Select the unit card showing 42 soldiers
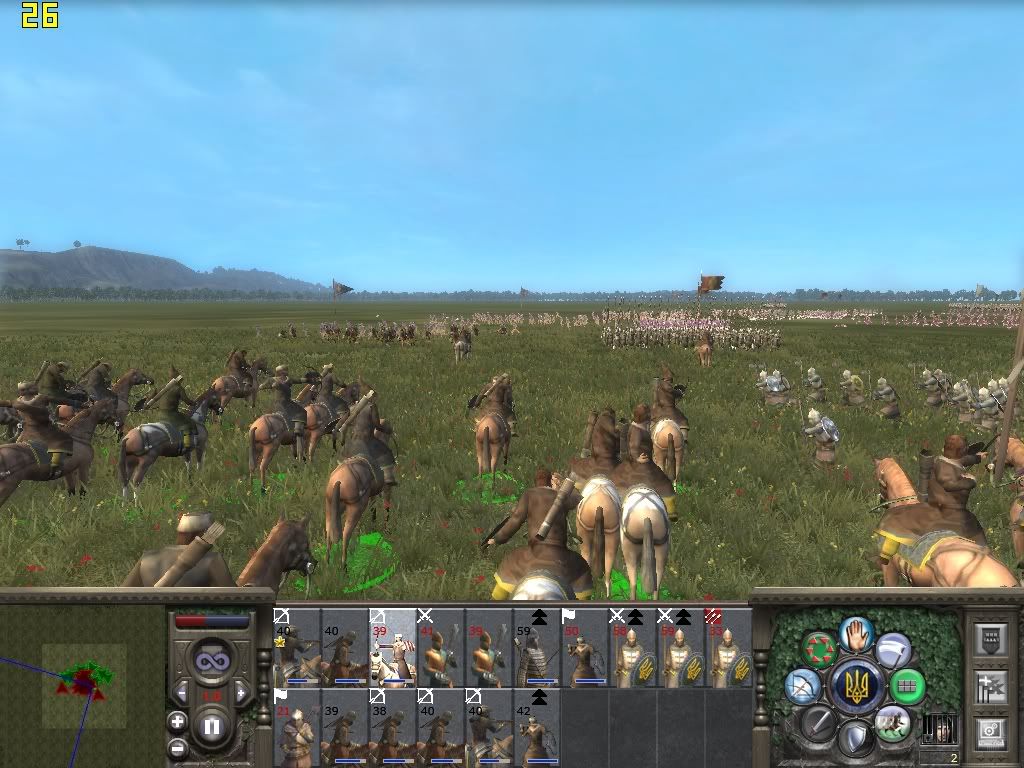The image size is (1024, 768). (537, 727)
